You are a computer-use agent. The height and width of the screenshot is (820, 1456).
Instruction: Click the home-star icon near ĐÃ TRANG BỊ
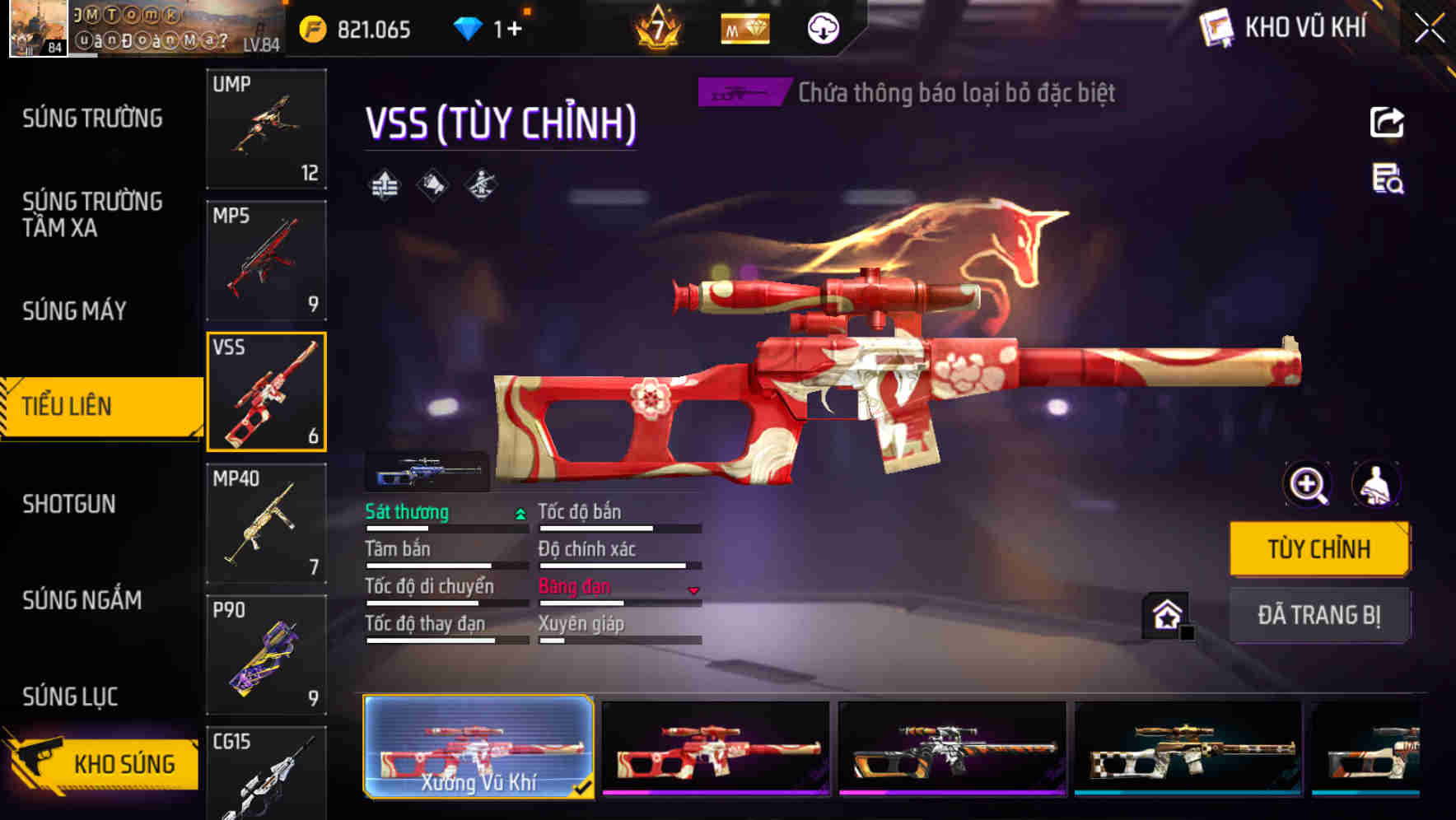point(1164,614)
